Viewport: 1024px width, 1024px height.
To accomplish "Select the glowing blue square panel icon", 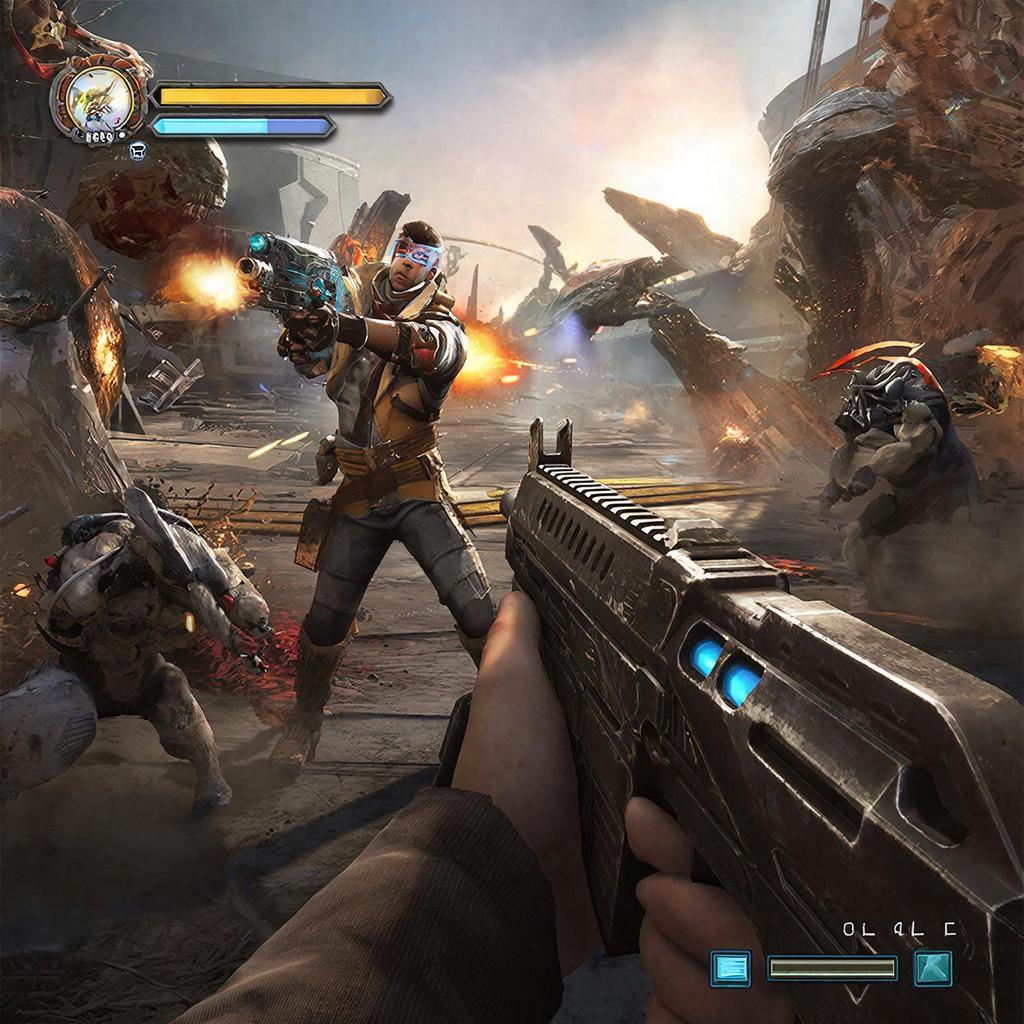I will [730, 968].
